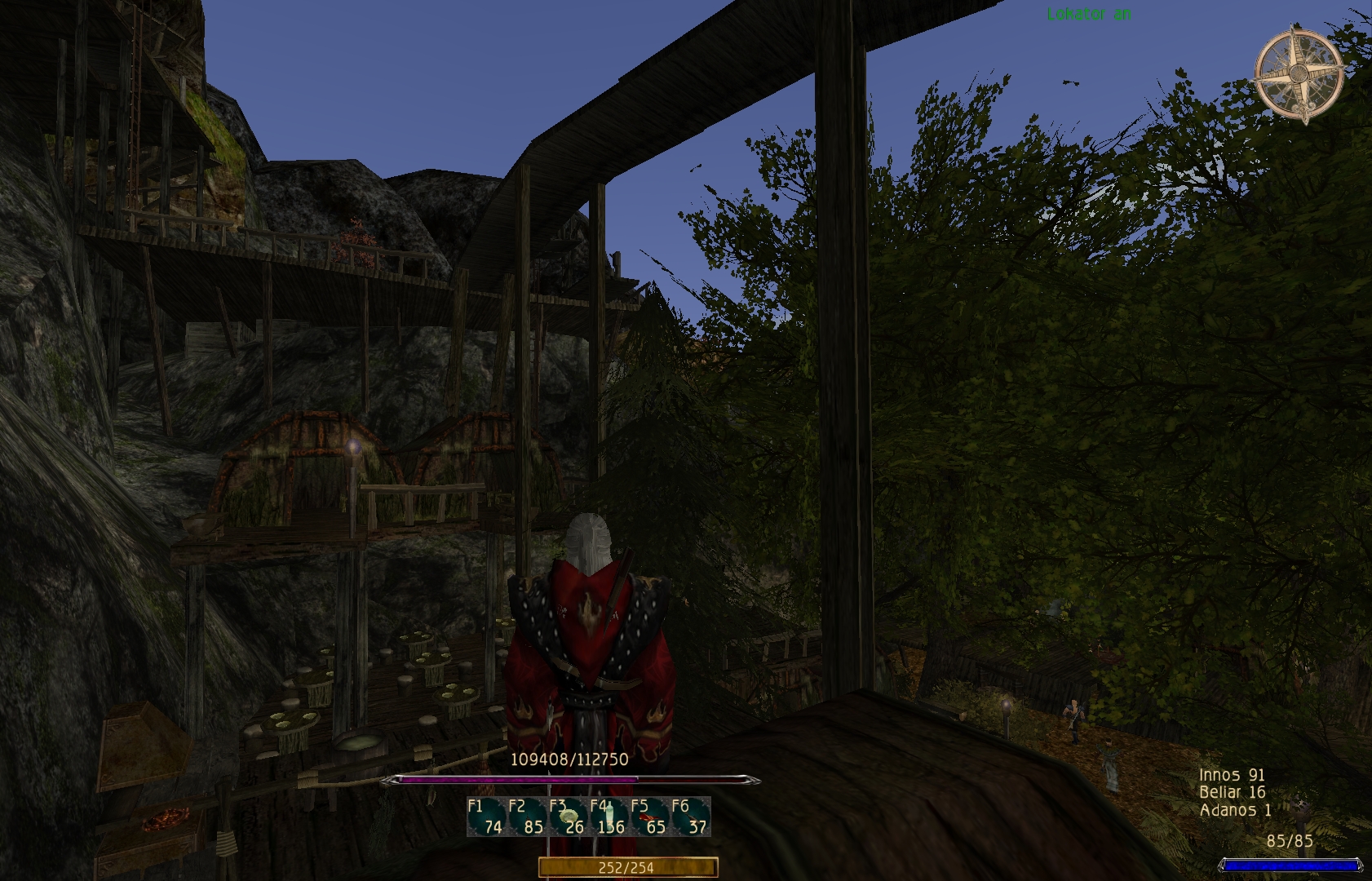Use the pale green bottle in F4
This screenshot has height=881, width=1372.
pos(609,817)
